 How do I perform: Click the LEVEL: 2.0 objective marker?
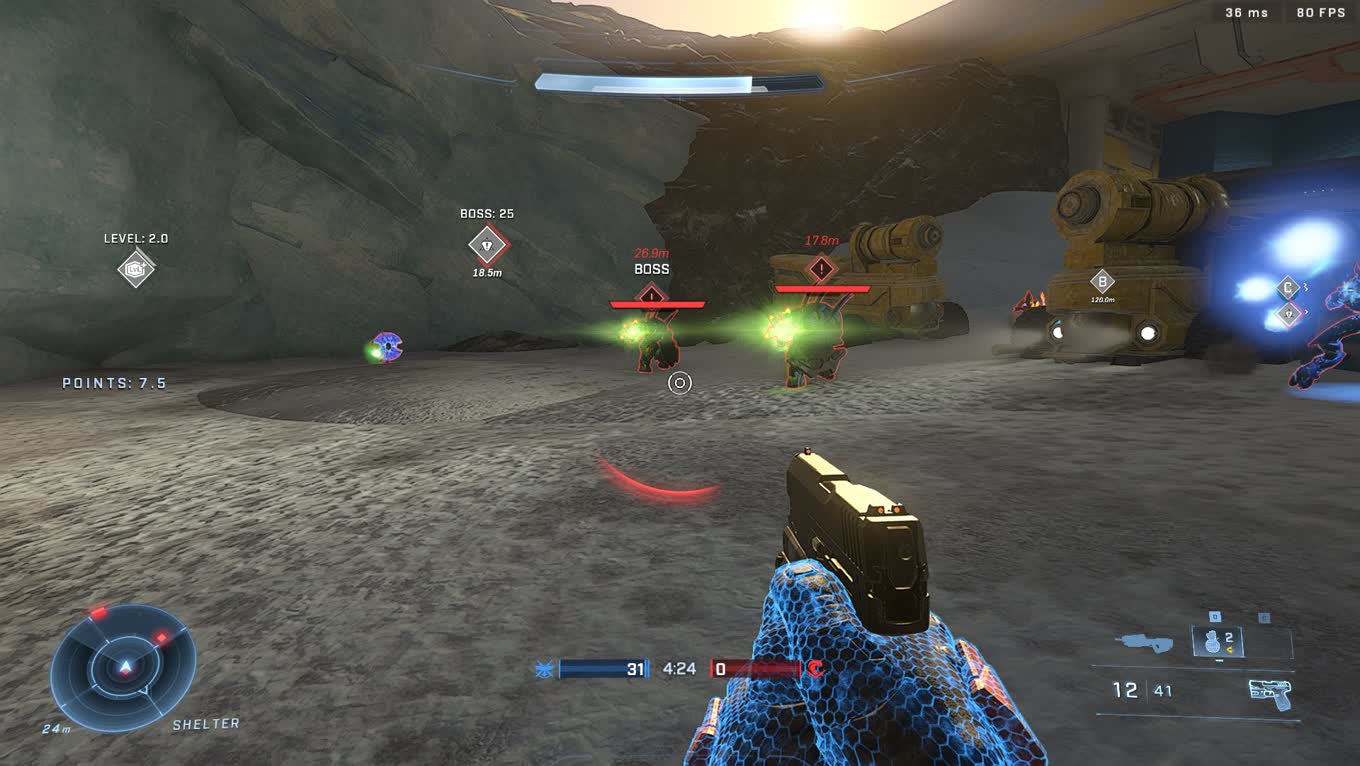point(136,268)
